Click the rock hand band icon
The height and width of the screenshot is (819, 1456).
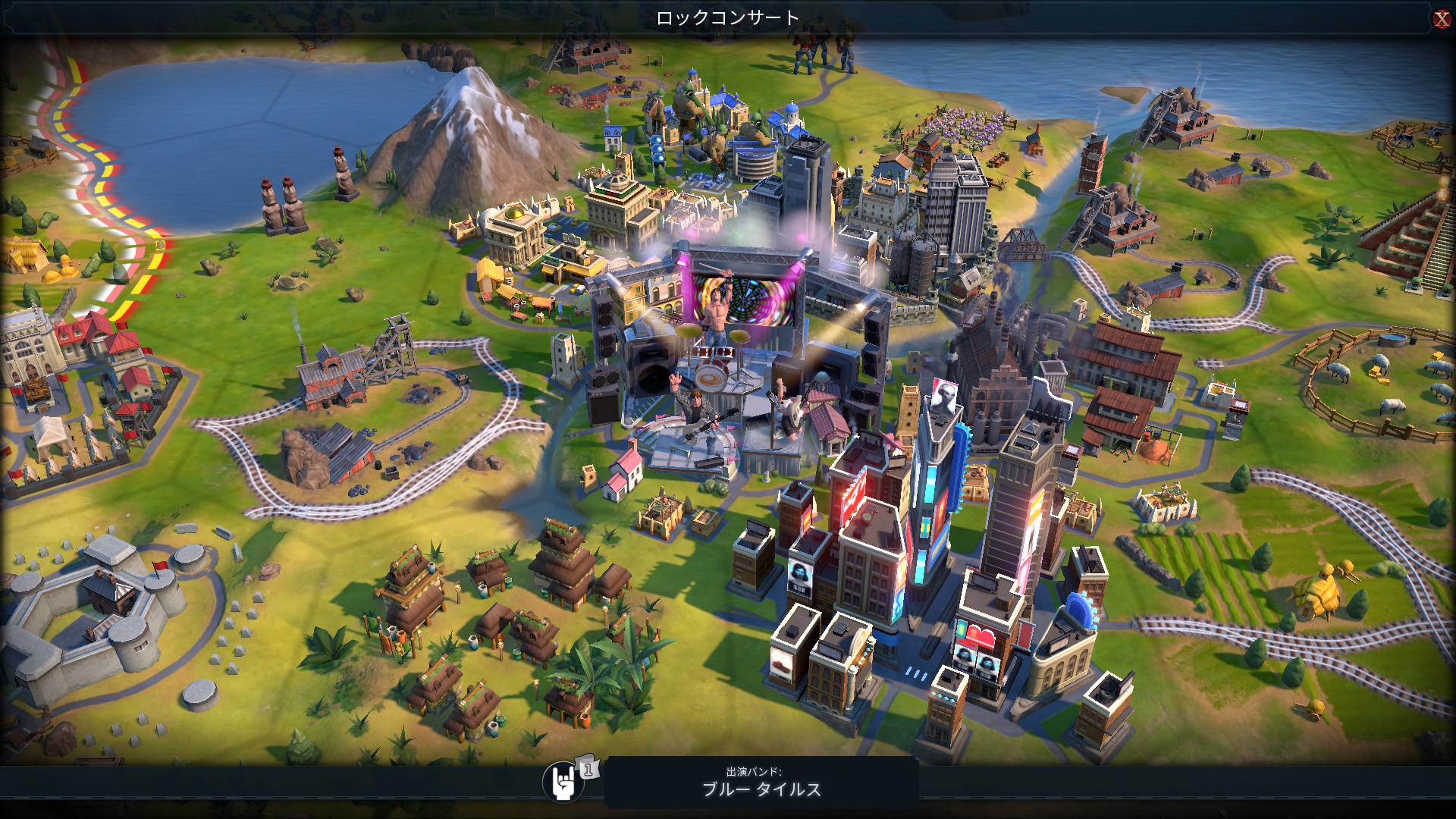[x=562, y=783]
